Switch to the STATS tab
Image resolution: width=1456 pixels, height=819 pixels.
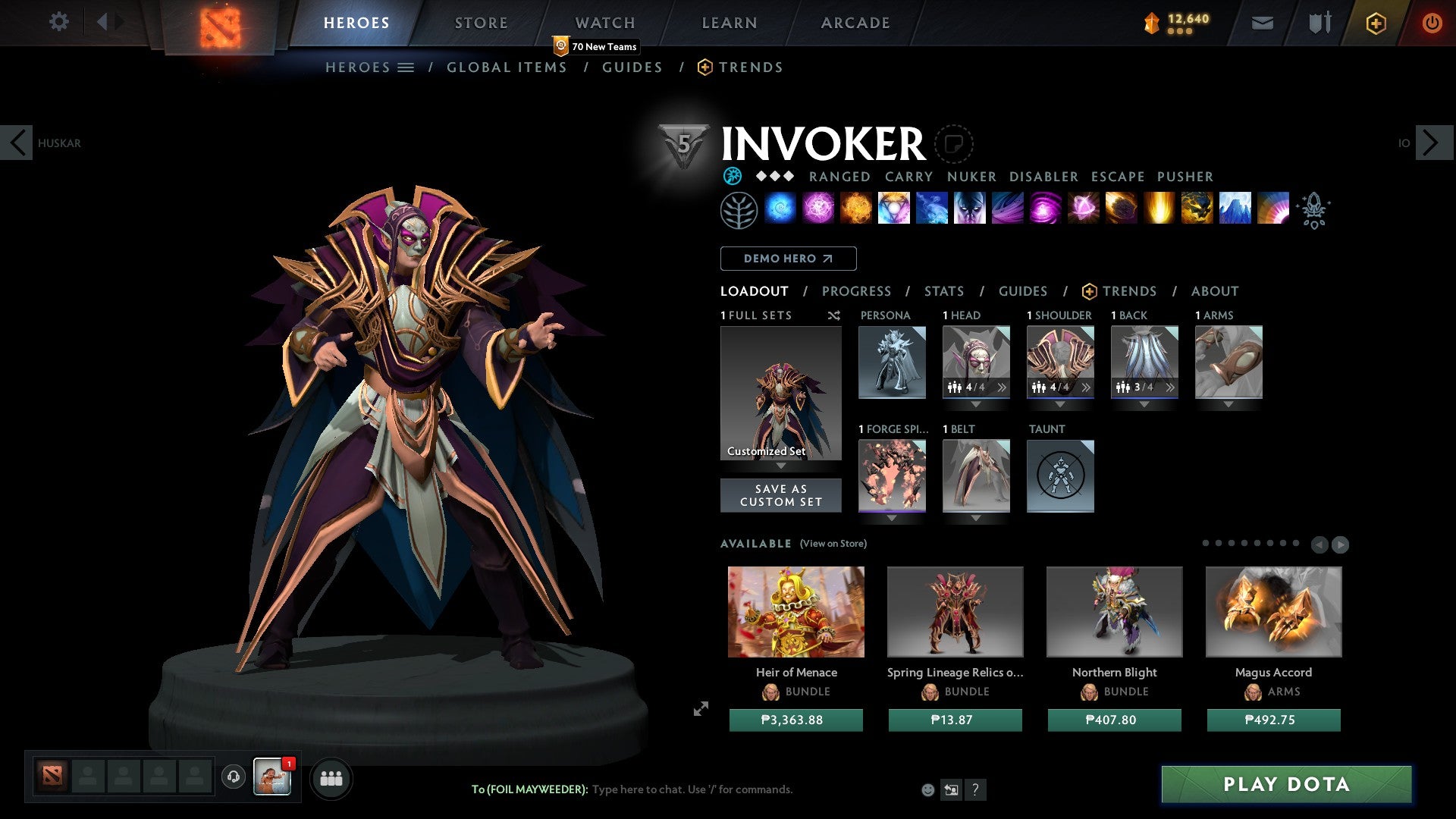pyautogui.click(x=943, y=290)
